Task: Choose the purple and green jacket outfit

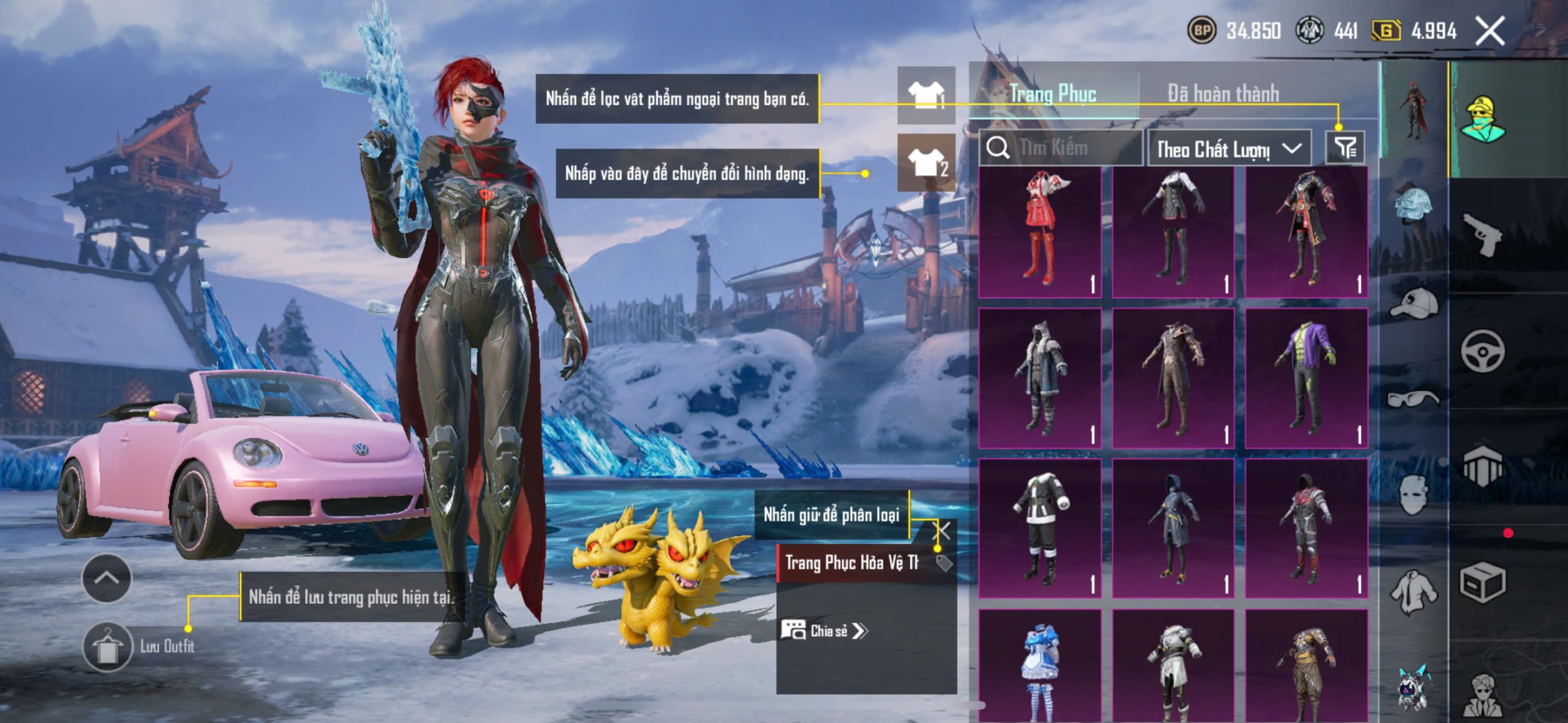Action: pos(1306,378)
